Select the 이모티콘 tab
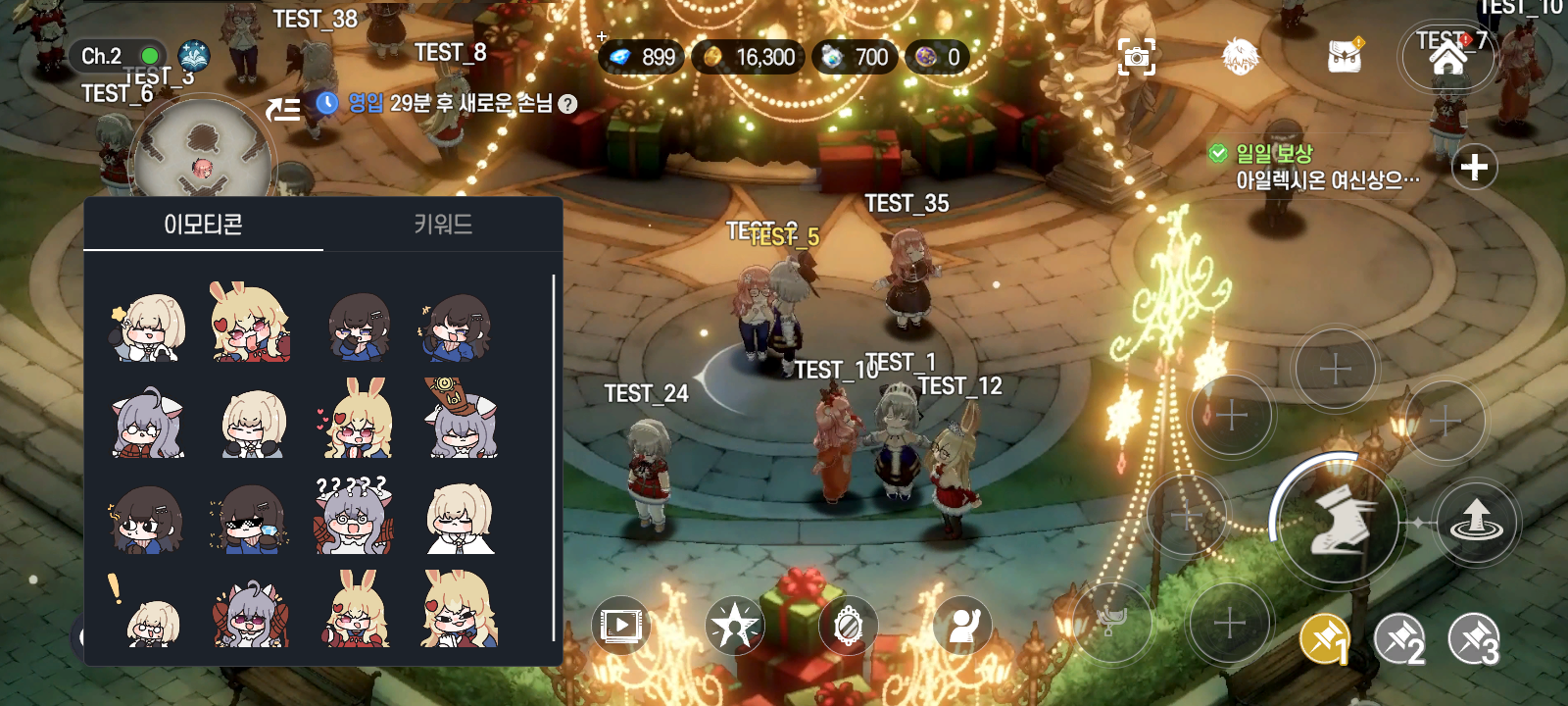Screen dimensions: 1568x706 pyautogui.click(x=206, y=225)
